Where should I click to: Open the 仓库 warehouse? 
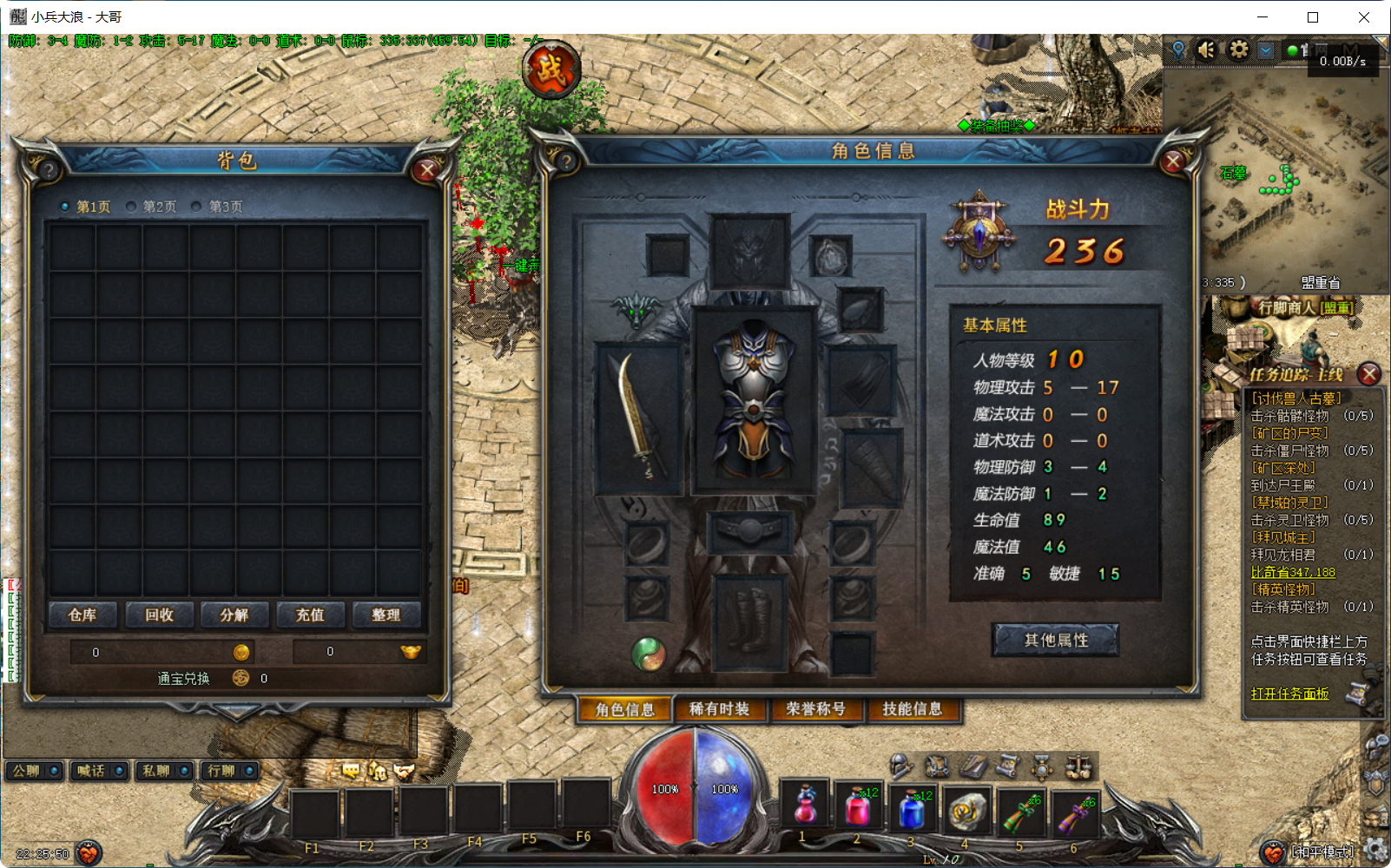(82, 615)
